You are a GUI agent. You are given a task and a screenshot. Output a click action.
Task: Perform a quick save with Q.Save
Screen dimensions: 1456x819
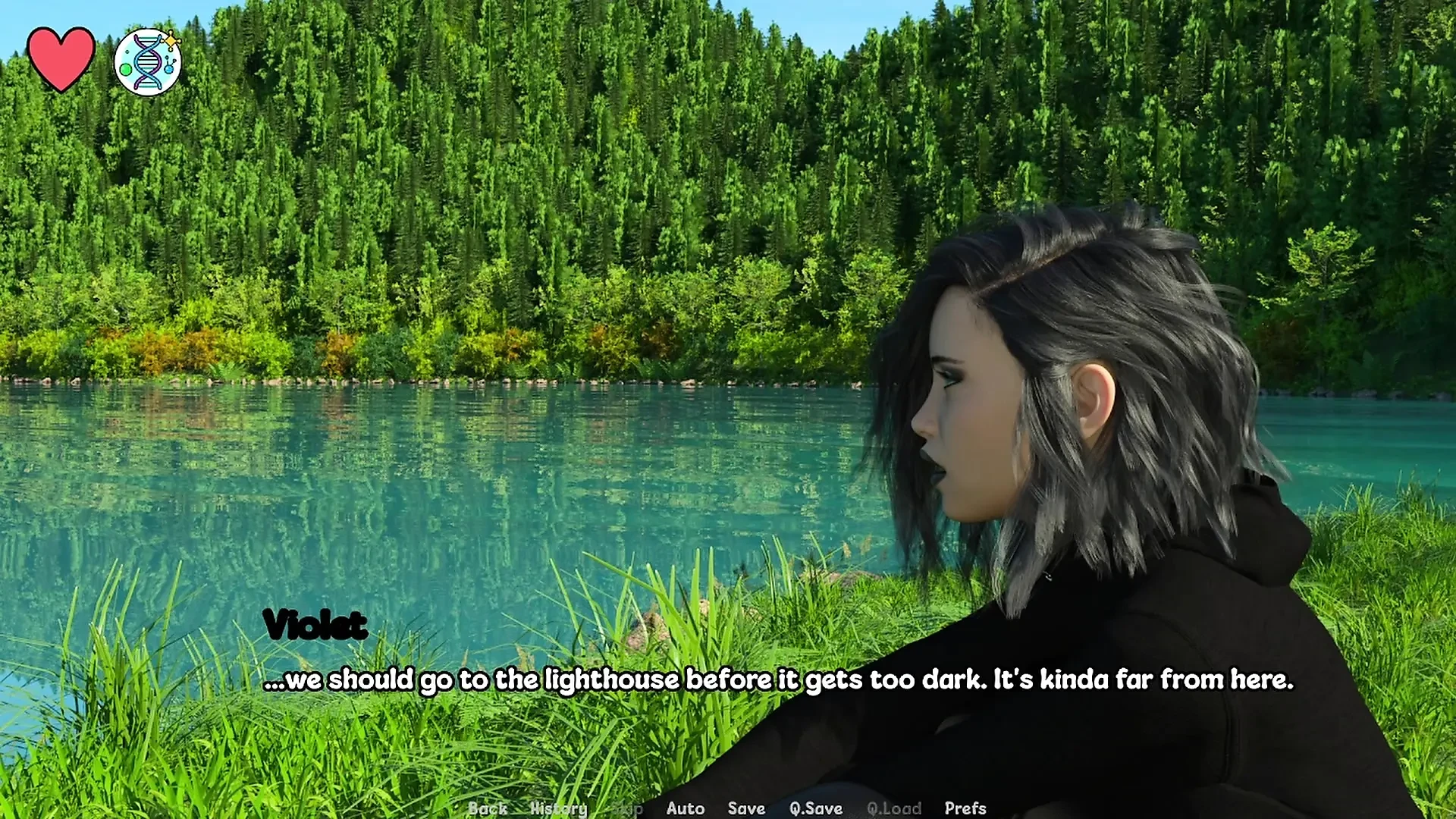pos(814,808)
